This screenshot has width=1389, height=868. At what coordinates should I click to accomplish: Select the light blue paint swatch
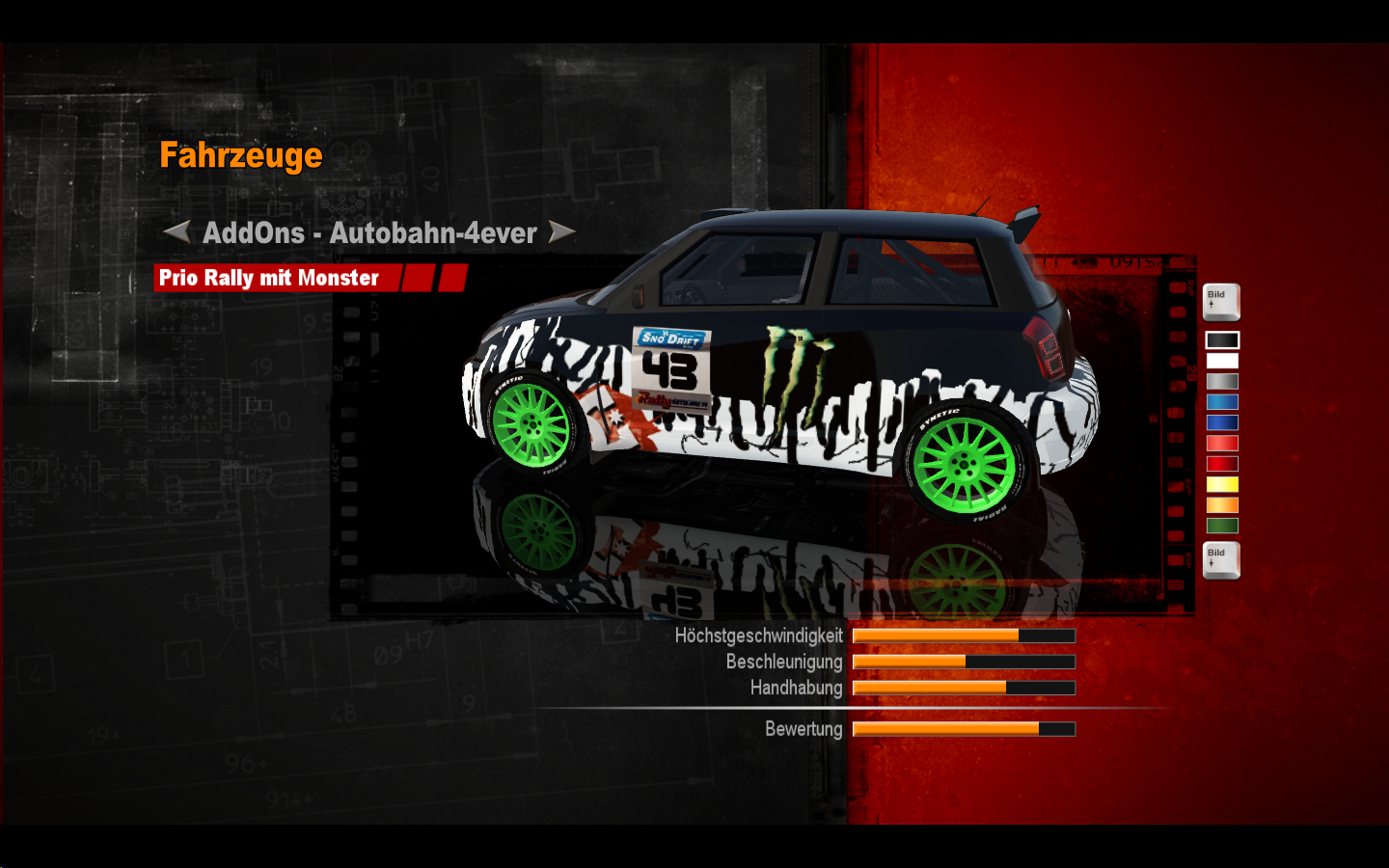pos(1222,402)
